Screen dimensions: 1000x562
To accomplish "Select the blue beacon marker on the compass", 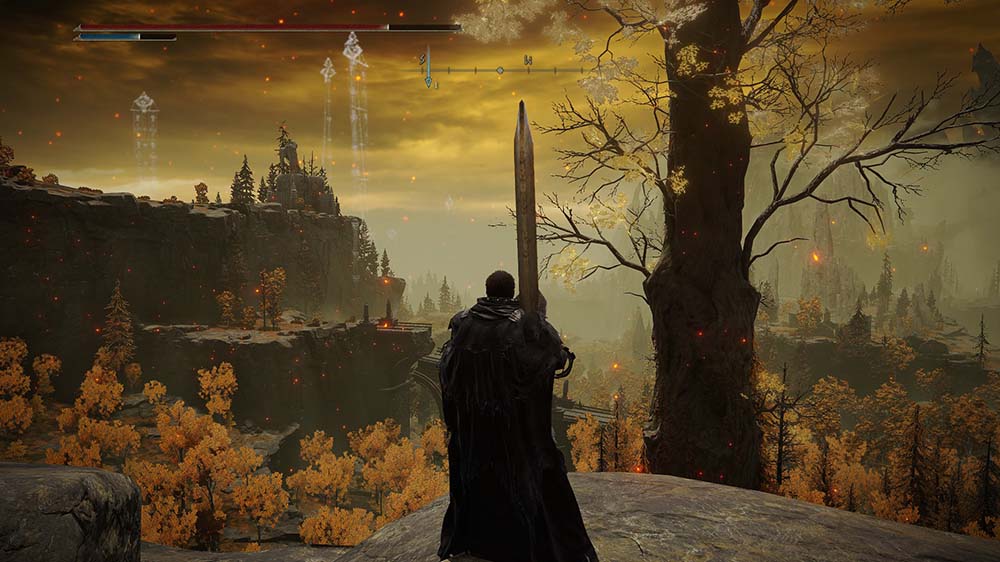I will 428,70.
